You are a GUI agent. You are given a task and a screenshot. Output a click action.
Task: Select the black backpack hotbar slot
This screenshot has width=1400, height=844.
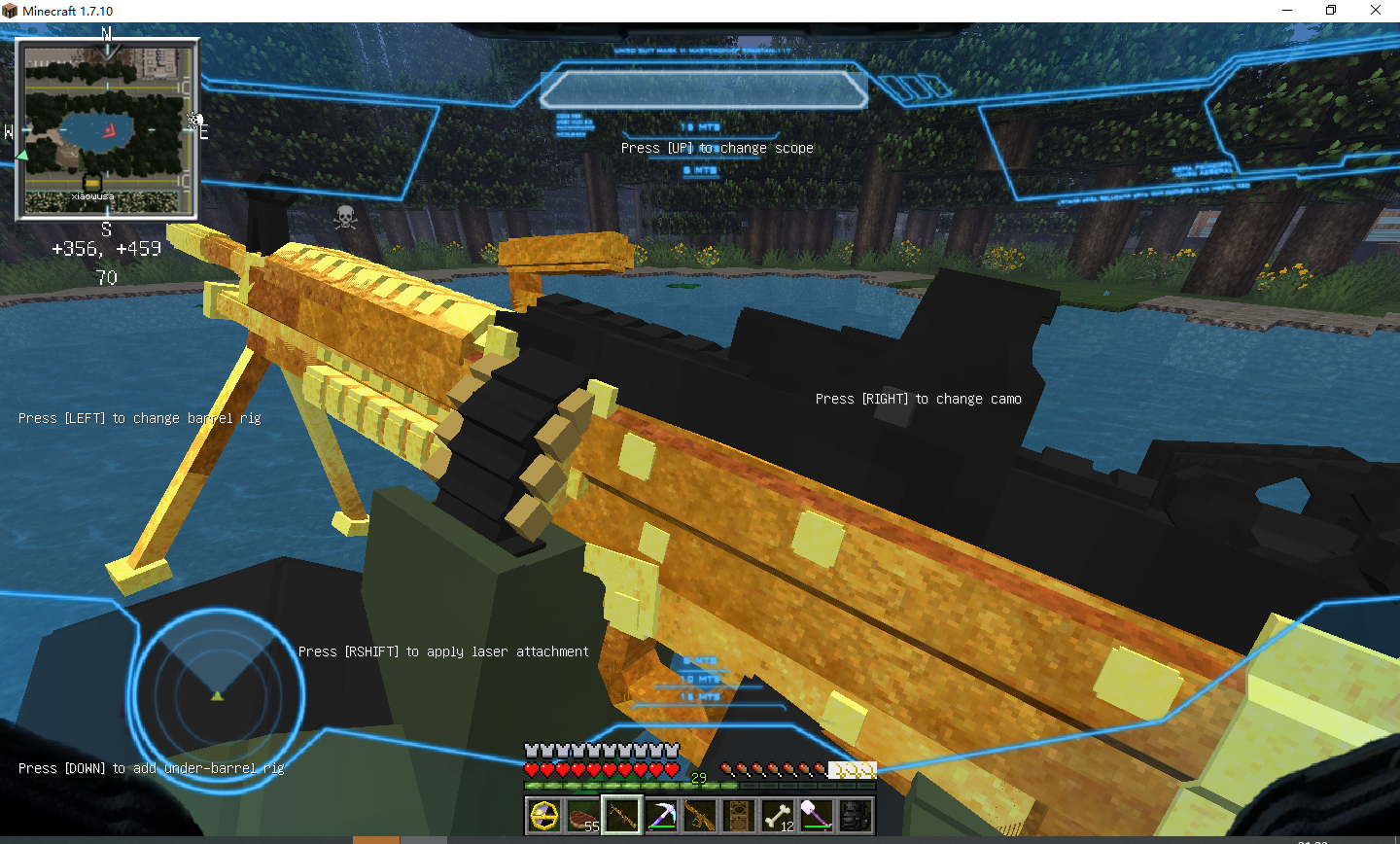[x=856, y=816]
